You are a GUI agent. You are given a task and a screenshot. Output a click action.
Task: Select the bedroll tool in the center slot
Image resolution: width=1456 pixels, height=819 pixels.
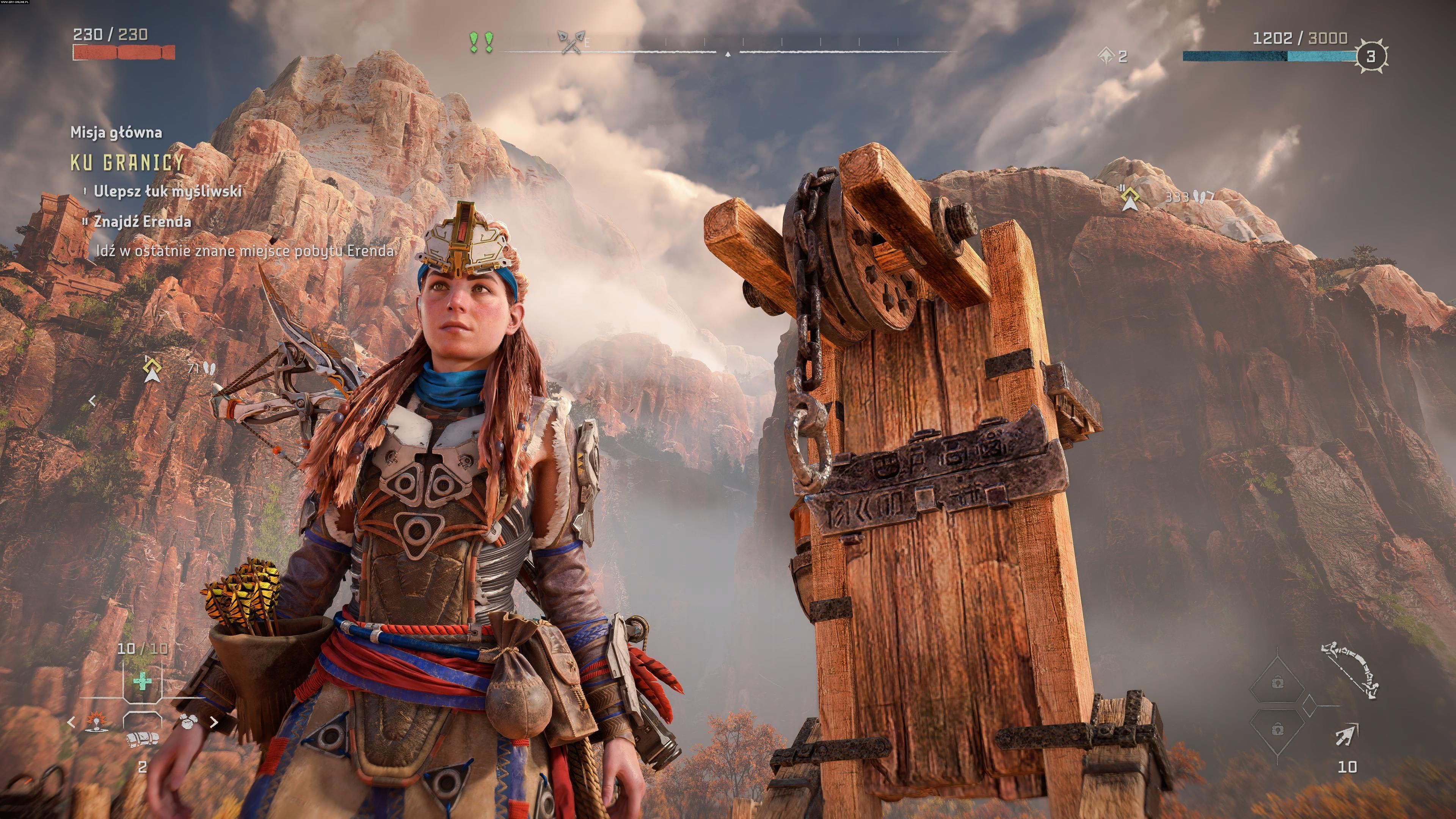[142, 738]
